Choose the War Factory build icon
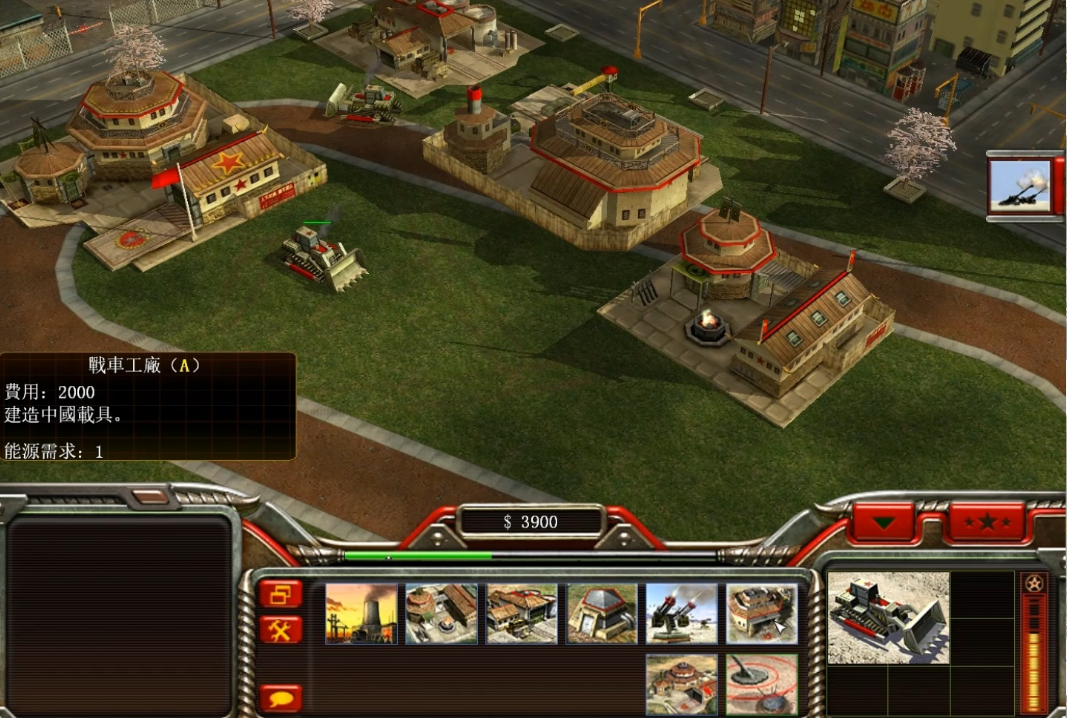The image size is (1067, 718). tap(761, 614)
